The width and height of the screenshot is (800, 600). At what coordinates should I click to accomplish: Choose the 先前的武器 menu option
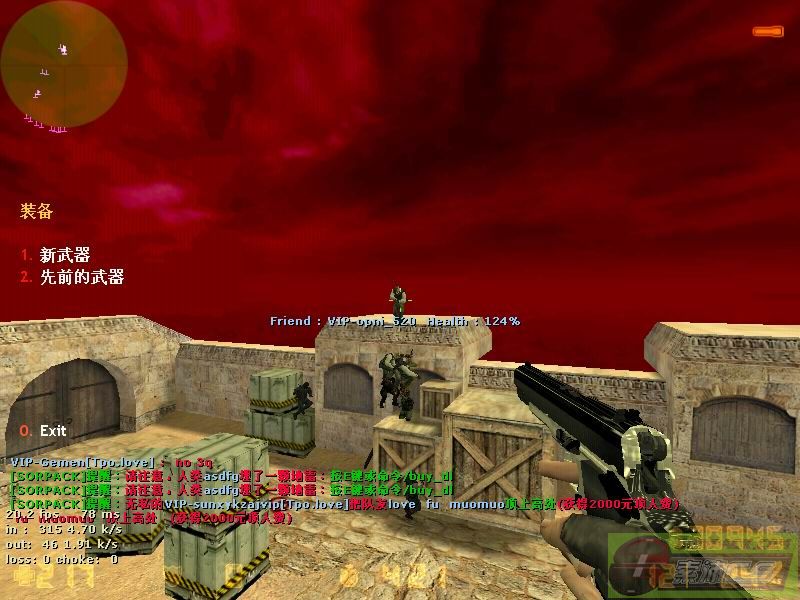[x=81, y=277]
